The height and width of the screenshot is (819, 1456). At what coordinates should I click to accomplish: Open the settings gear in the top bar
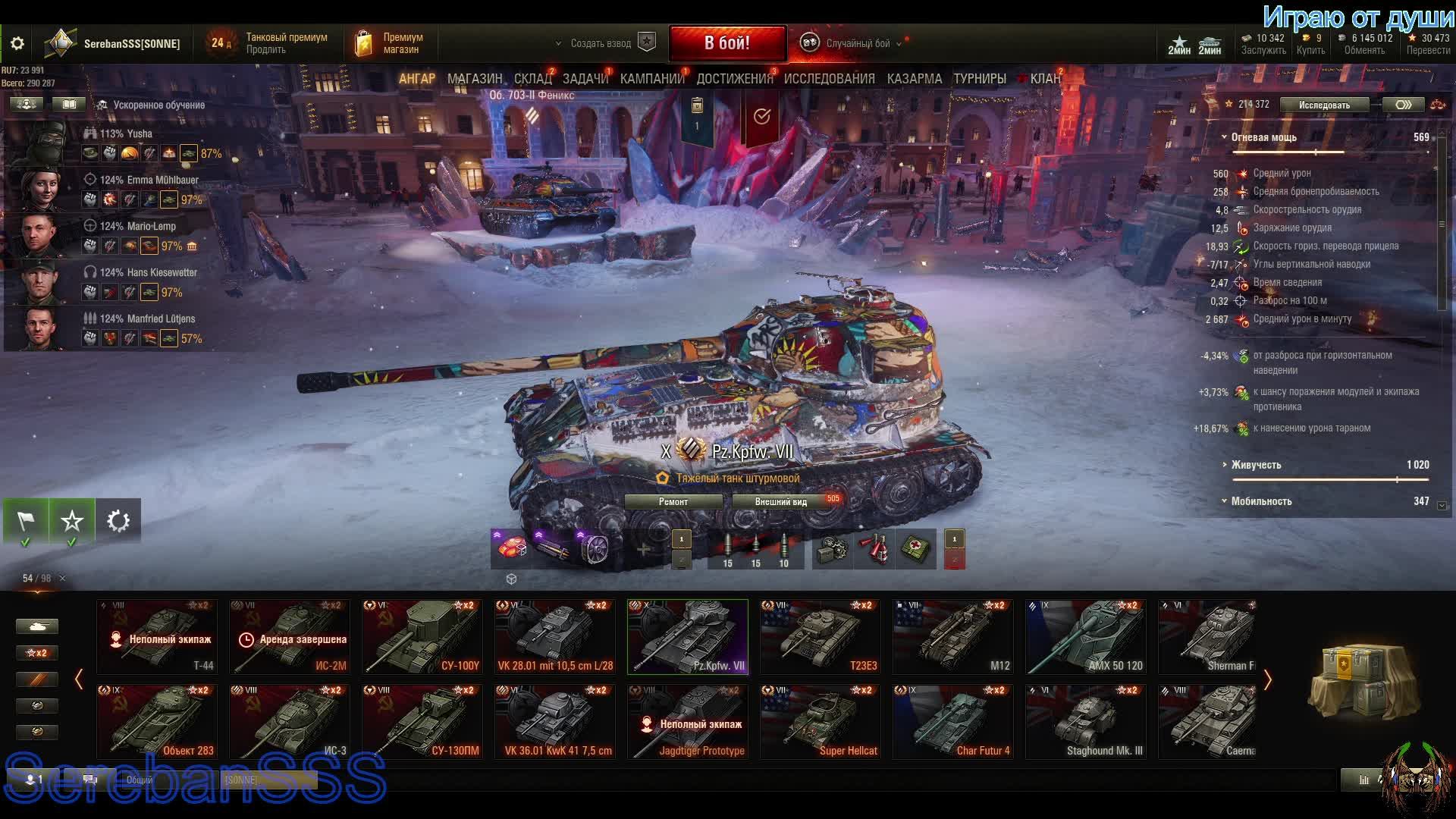17,44
